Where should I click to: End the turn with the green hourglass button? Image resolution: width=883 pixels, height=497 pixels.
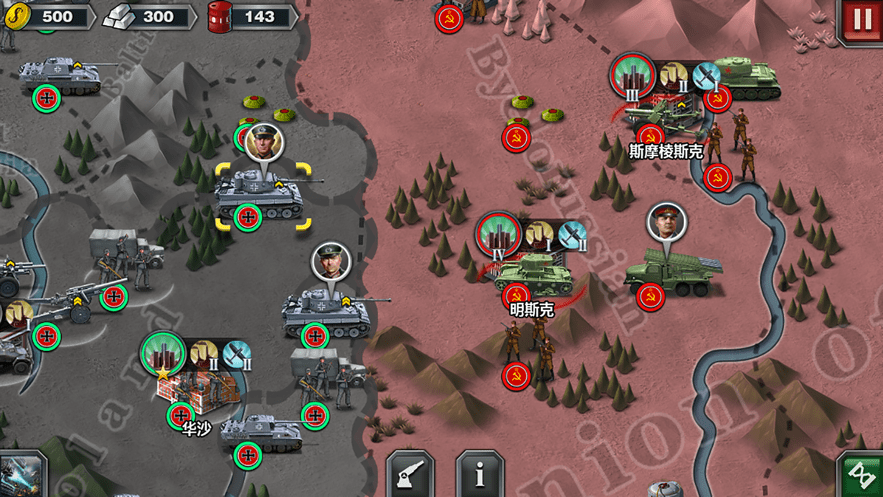[x=859, y=474]
